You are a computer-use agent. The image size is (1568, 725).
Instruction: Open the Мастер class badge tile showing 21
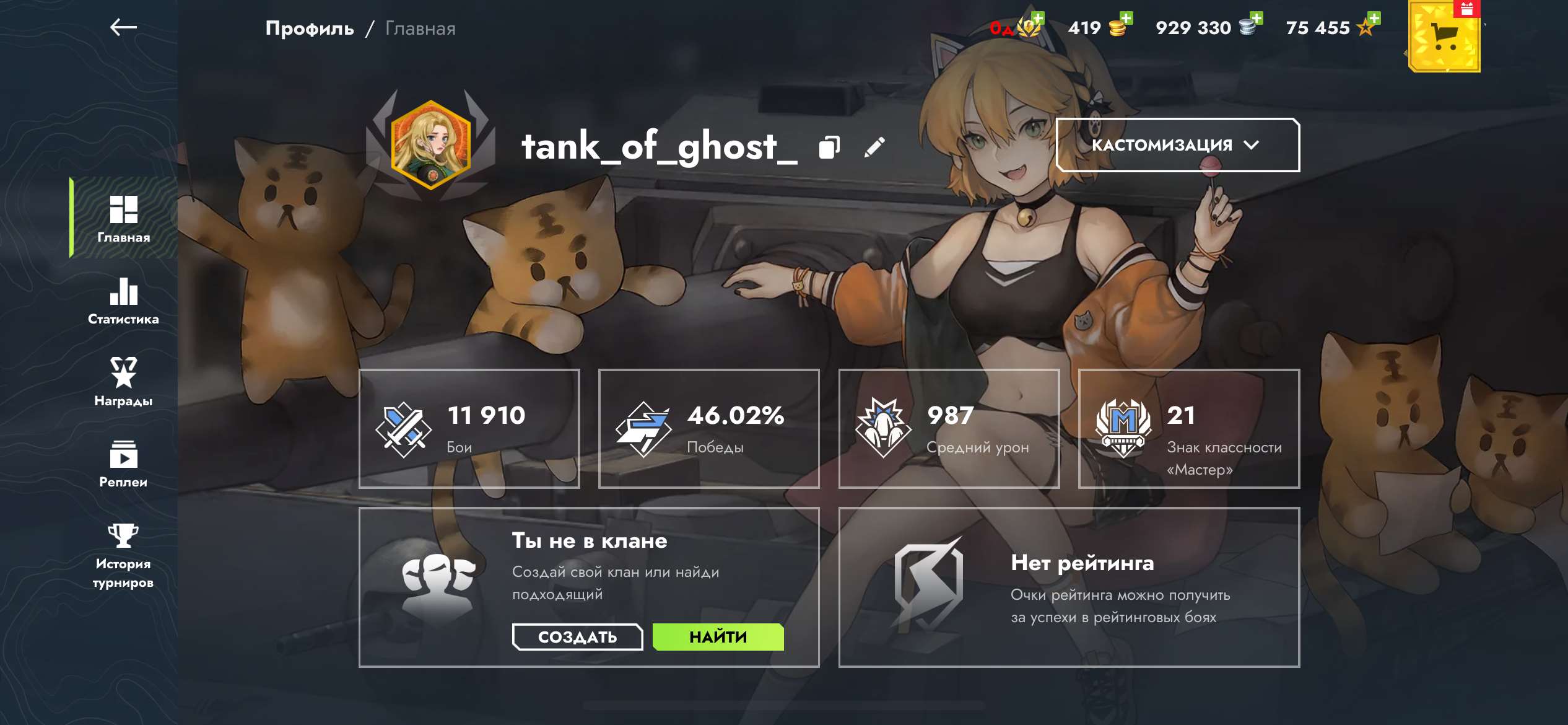[1188, 429]
